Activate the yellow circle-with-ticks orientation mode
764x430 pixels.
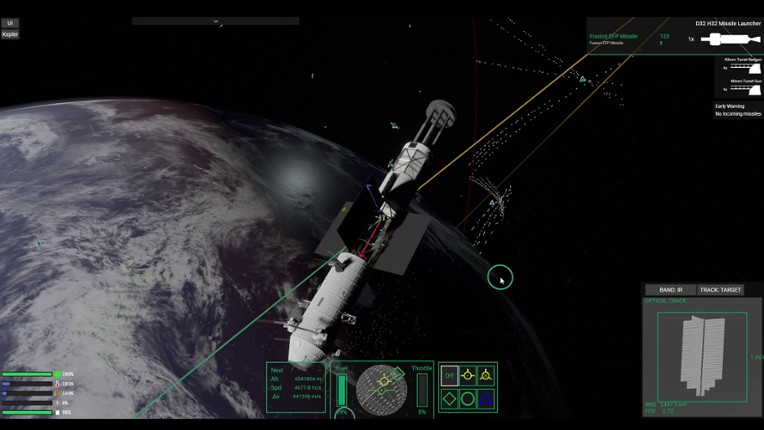pyautogui.click(x=468, y=376)
